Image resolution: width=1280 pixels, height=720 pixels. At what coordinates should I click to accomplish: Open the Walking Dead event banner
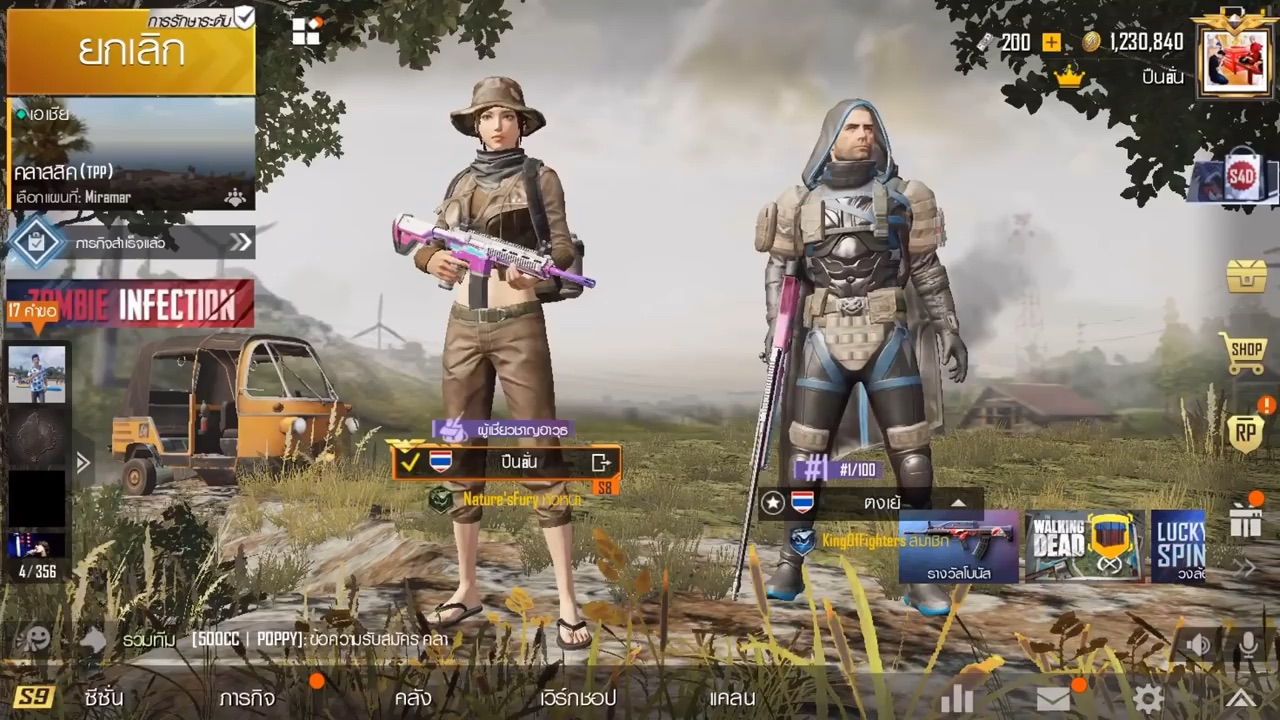[1085, 546]
